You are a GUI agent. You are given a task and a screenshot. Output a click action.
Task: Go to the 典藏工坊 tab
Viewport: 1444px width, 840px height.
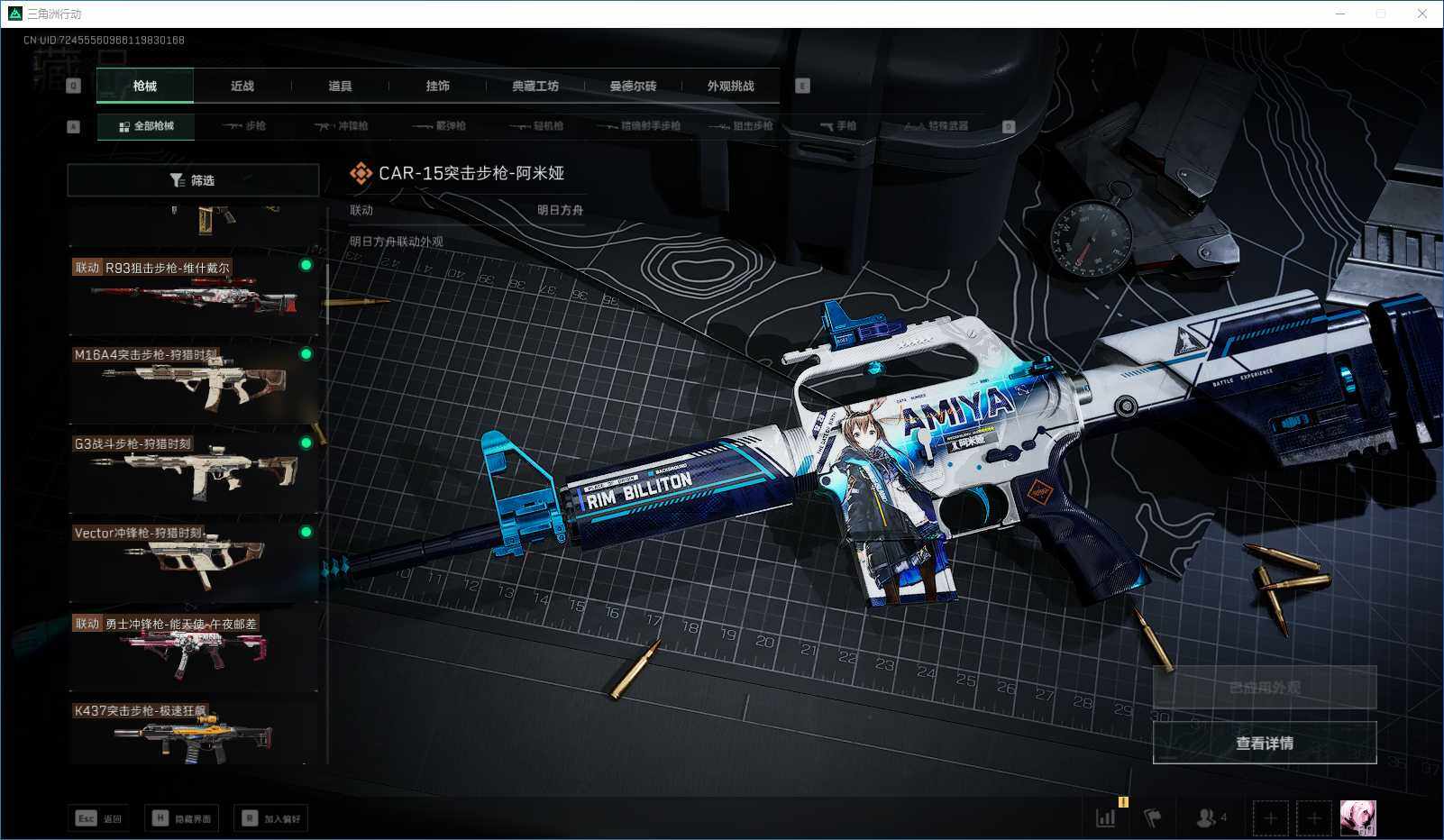535,87
